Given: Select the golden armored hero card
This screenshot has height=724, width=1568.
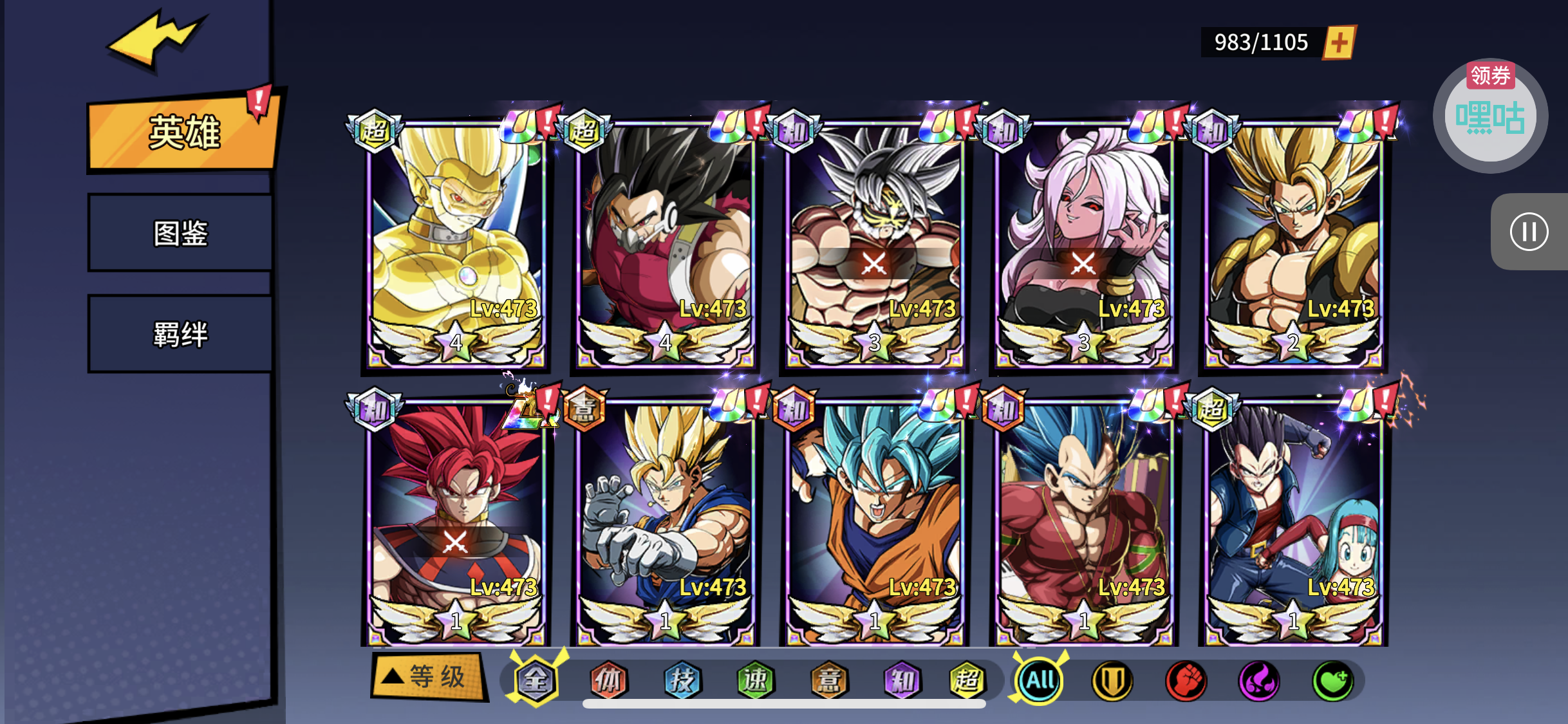Looking at the screenshot, I should [x=456, y=245].
